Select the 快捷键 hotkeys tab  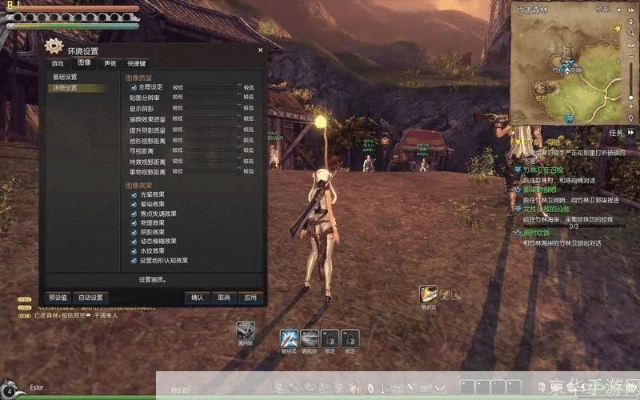click(x=137, y=62)
